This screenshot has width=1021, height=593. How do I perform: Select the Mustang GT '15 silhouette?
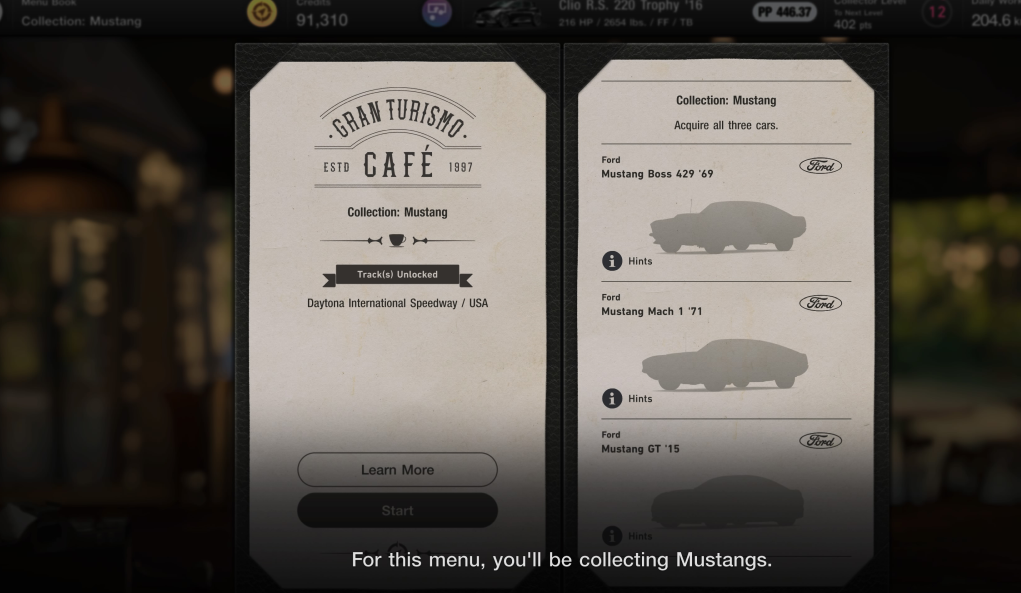726,500
